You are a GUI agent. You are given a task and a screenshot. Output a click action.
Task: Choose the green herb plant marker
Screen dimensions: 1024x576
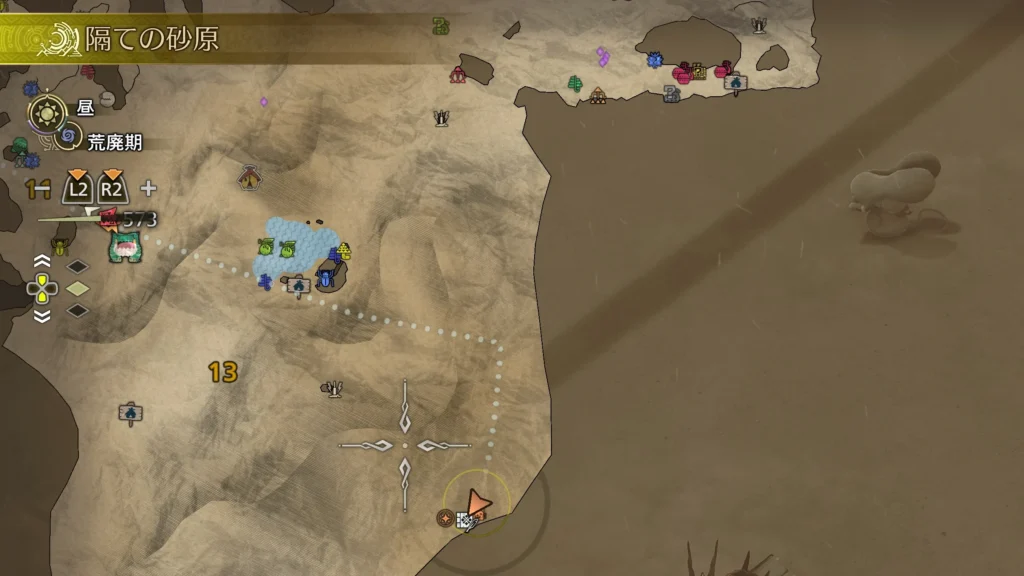tap(575, 84)
